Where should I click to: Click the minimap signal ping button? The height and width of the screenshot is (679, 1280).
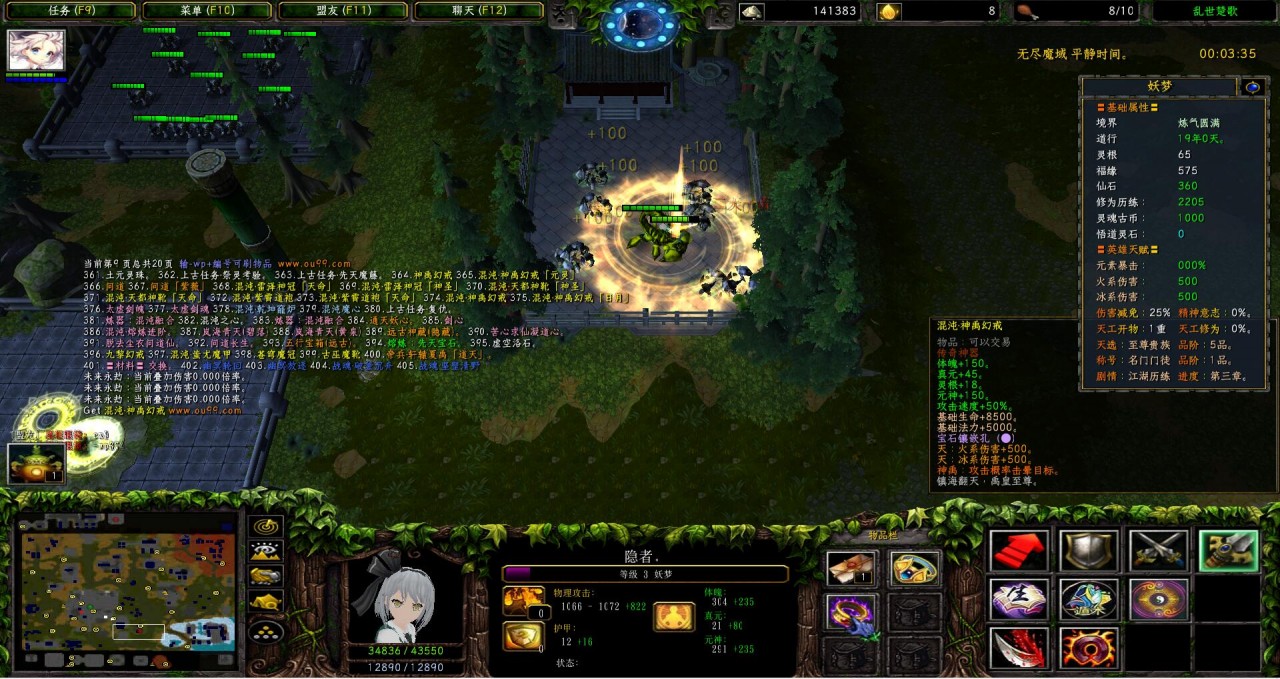coord(266,527)
